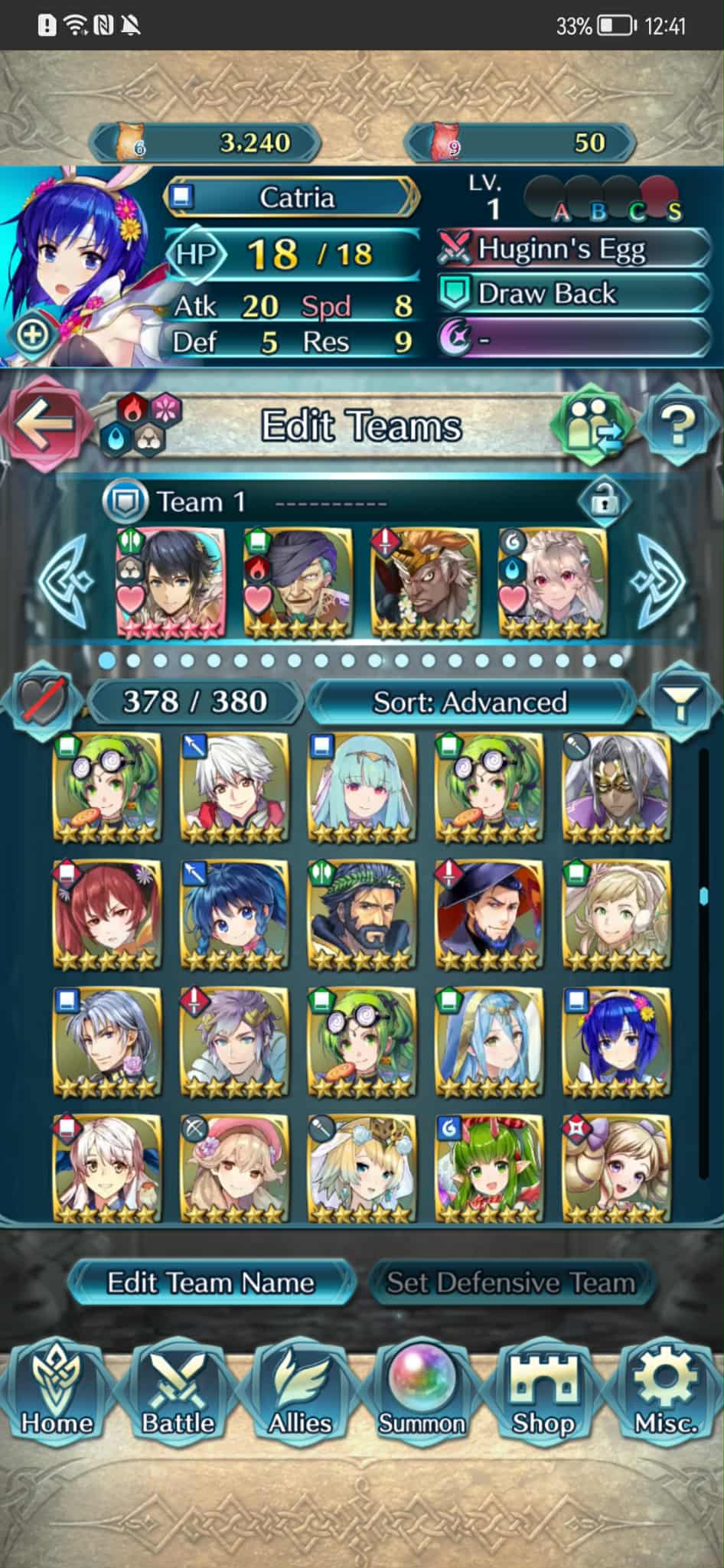Open the Sort: Advanced dropdown
This screenshot has height=1568, width=724.
470,702
